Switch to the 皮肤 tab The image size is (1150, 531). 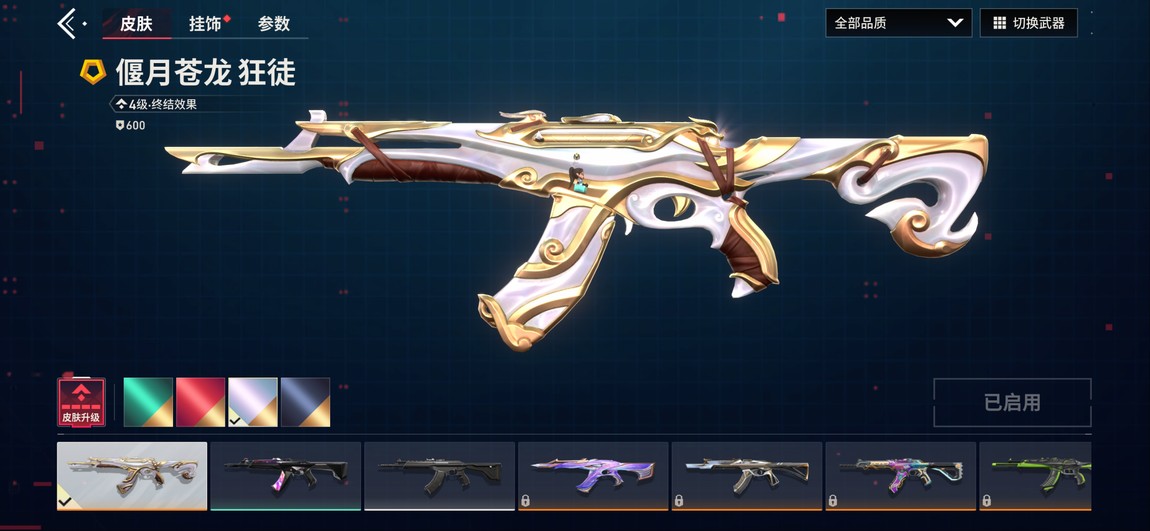(136, 23)
